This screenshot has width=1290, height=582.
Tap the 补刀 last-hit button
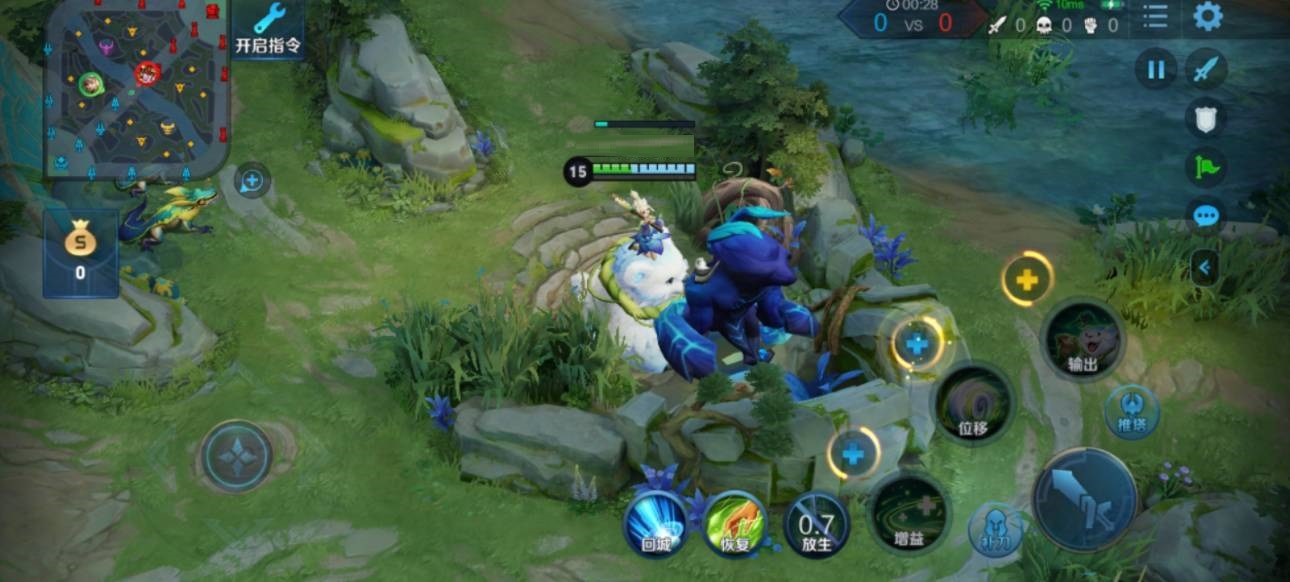click(995, 528)
